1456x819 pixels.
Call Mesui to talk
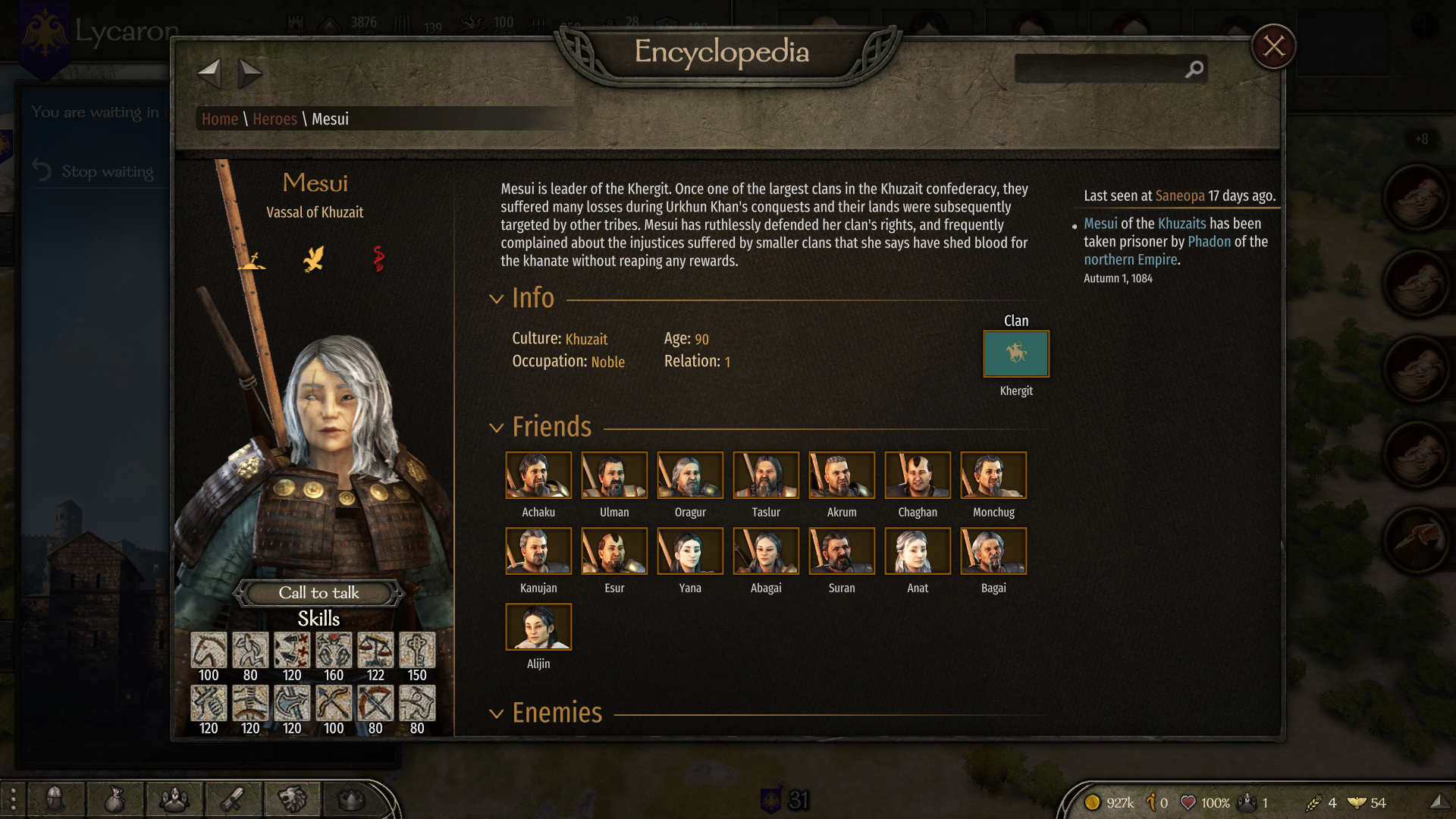[x=318, y=592]
